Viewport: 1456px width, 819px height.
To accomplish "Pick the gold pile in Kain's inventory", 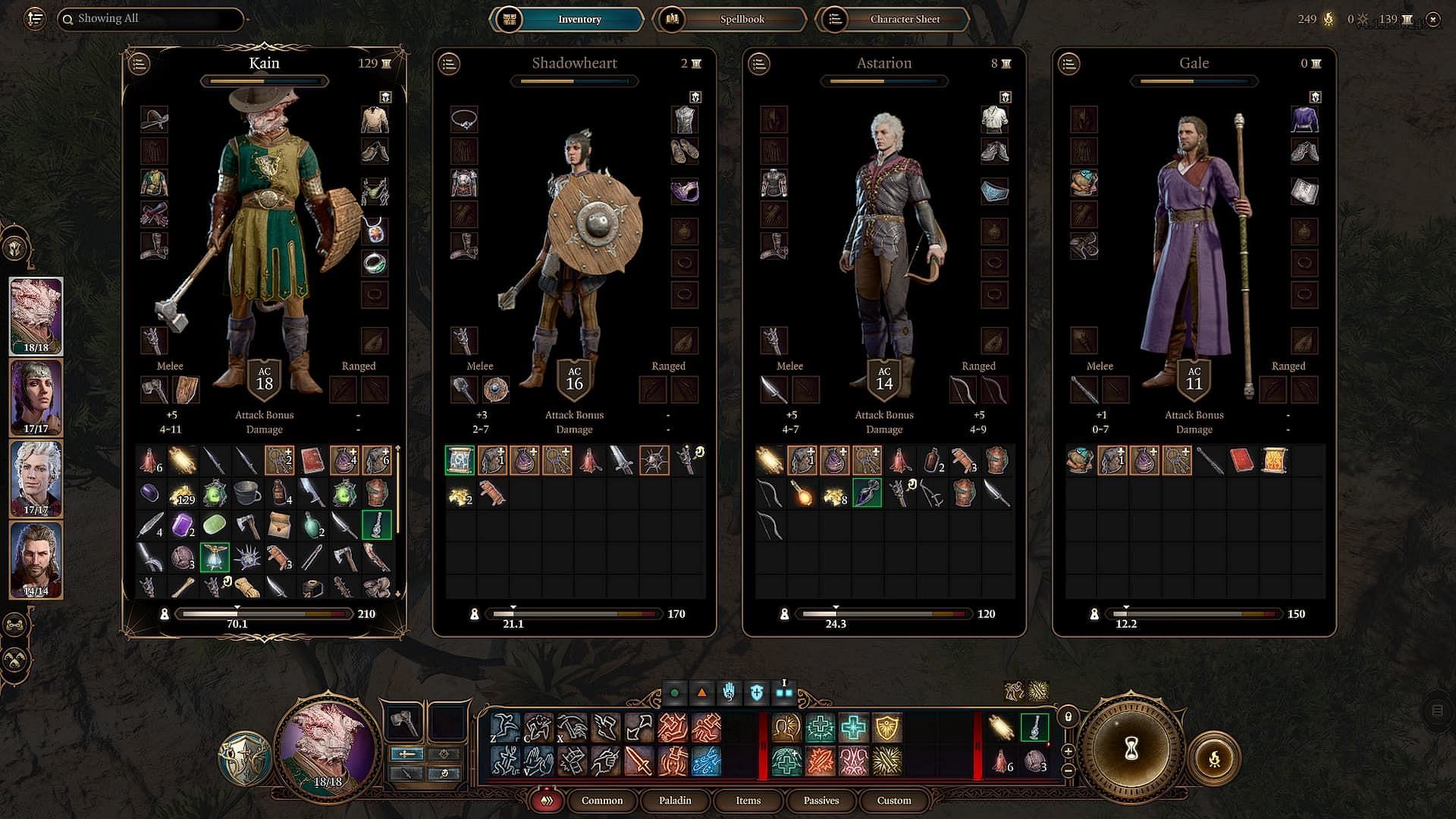I will [182, 494].
